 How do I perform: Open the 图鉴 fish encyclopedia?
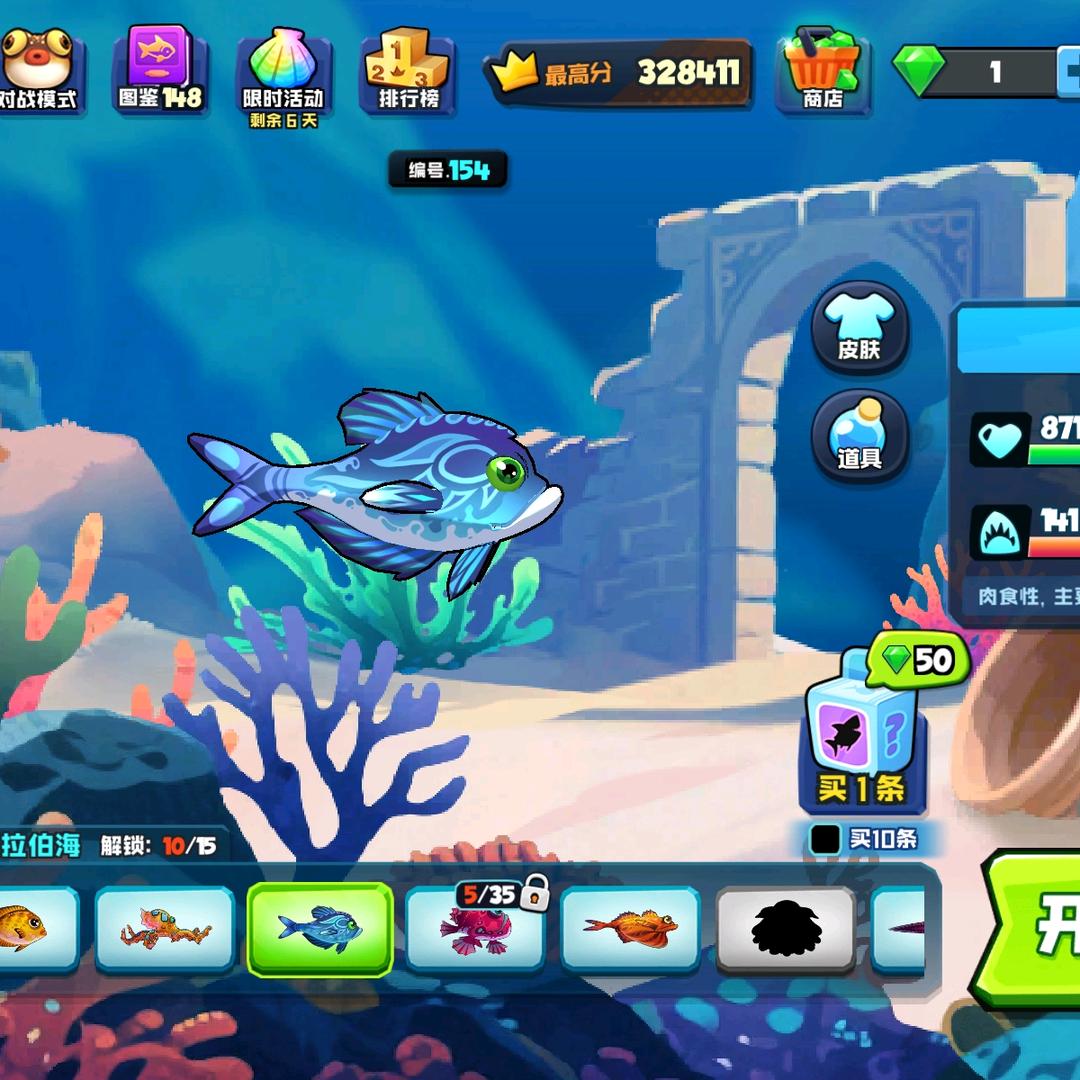[160, 68]
